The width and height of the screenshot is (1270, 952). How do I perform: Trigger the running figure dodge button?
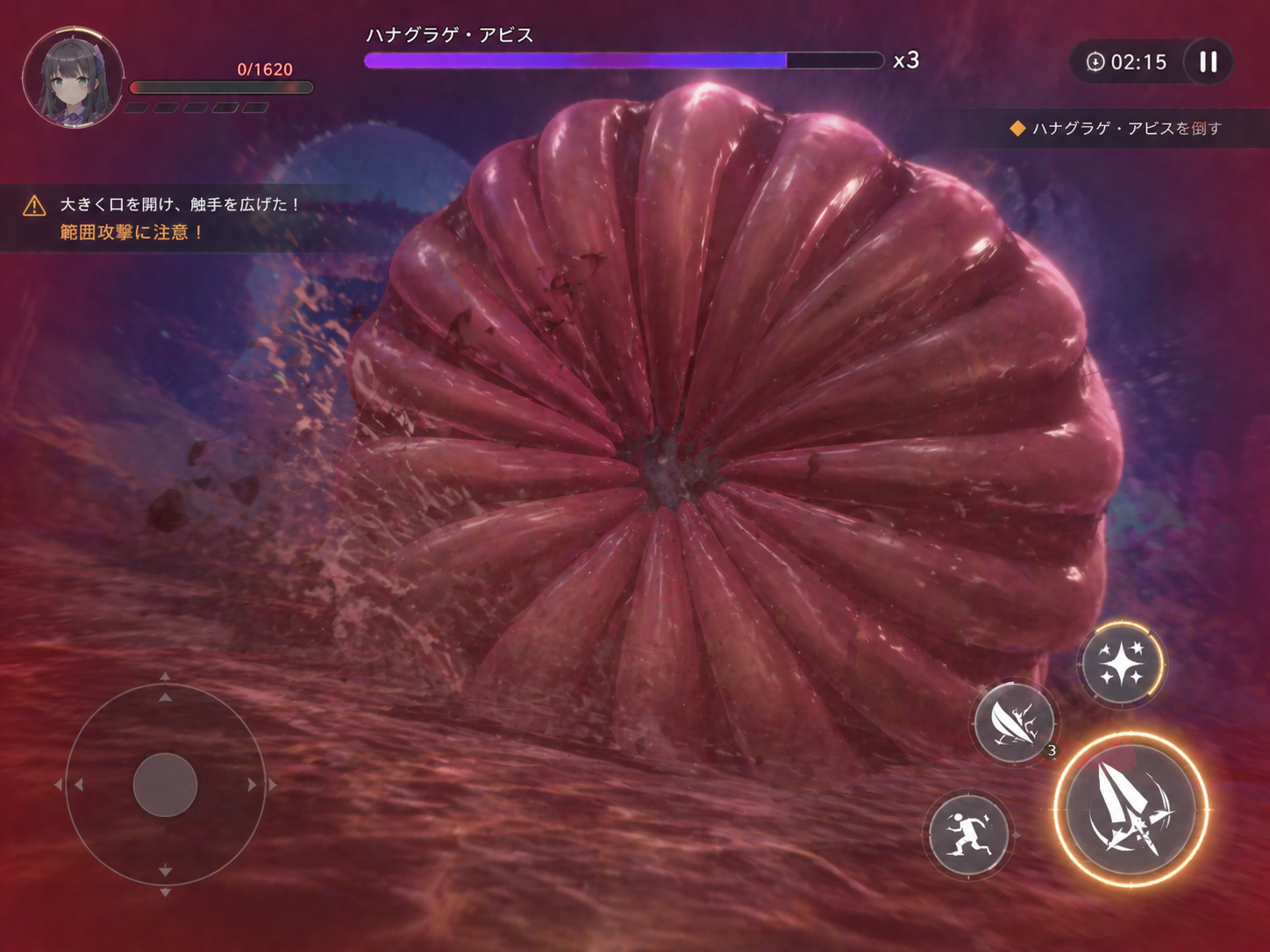(x=969, y=834)
